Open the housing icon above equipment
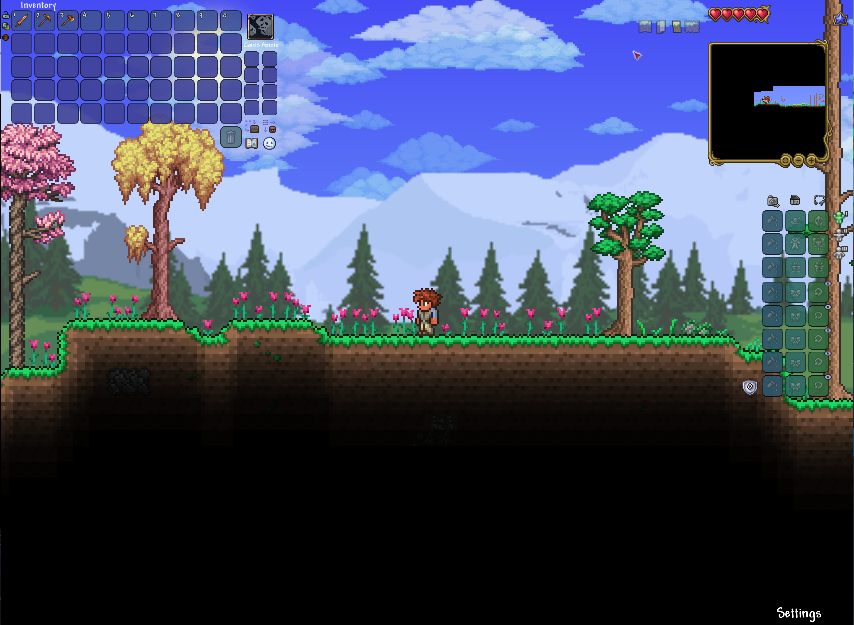This screenshot has height=625, width=854. pyautogui.click(x=795, y=201)
